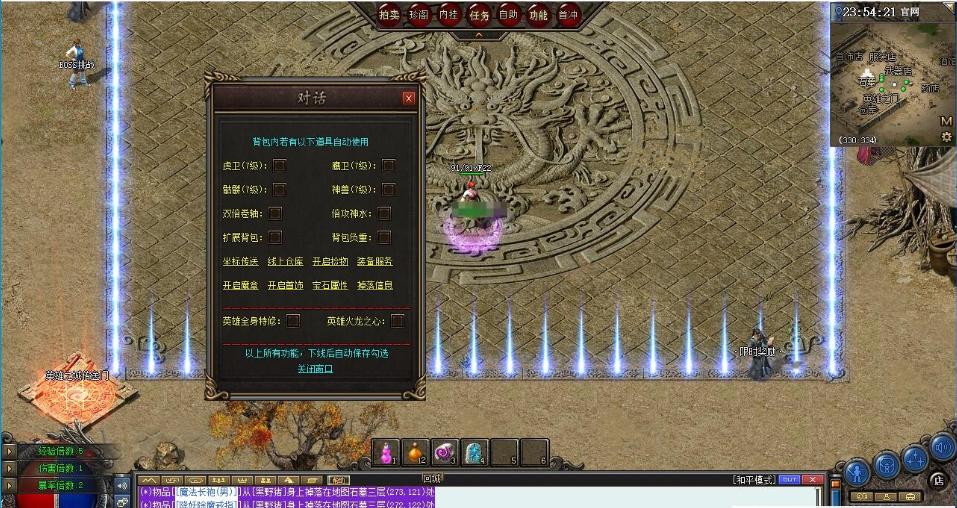Open the 坐标传送 link

click(240, 261)
